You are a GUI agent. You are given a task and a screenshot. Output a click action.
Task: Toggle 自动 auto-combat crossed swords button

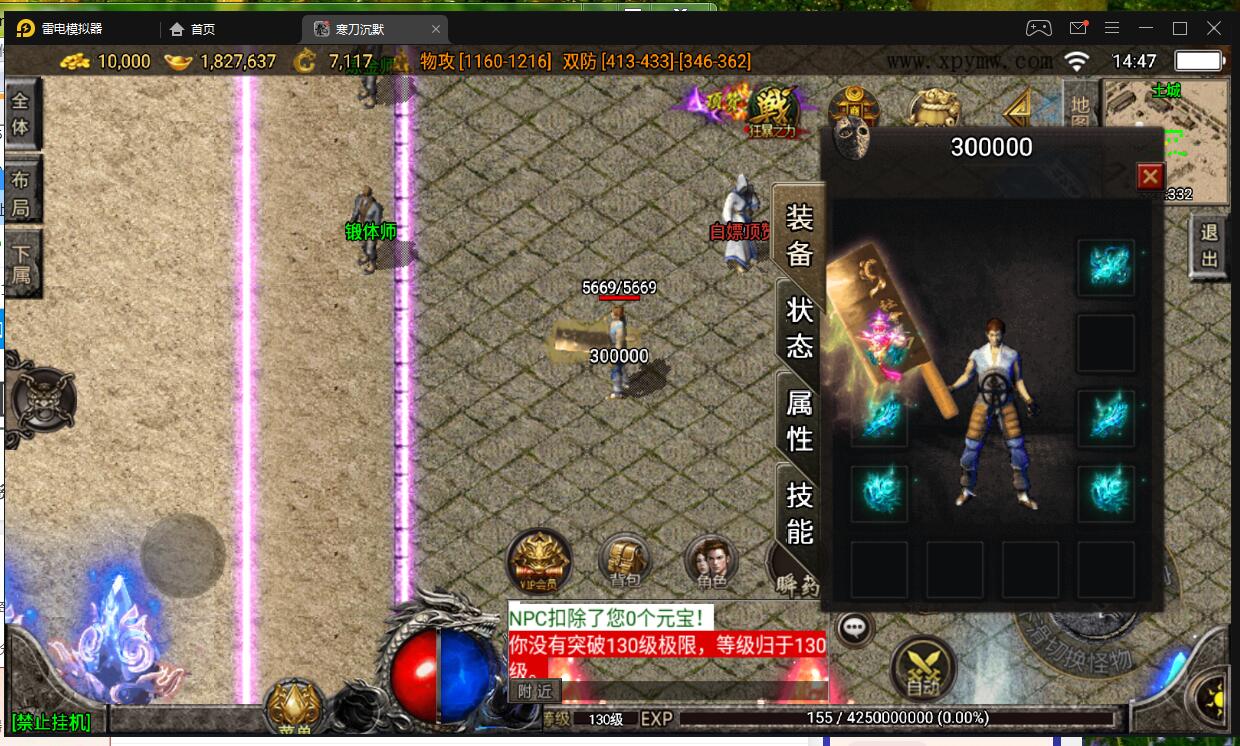pyautogui.click(x=923, y=668)
